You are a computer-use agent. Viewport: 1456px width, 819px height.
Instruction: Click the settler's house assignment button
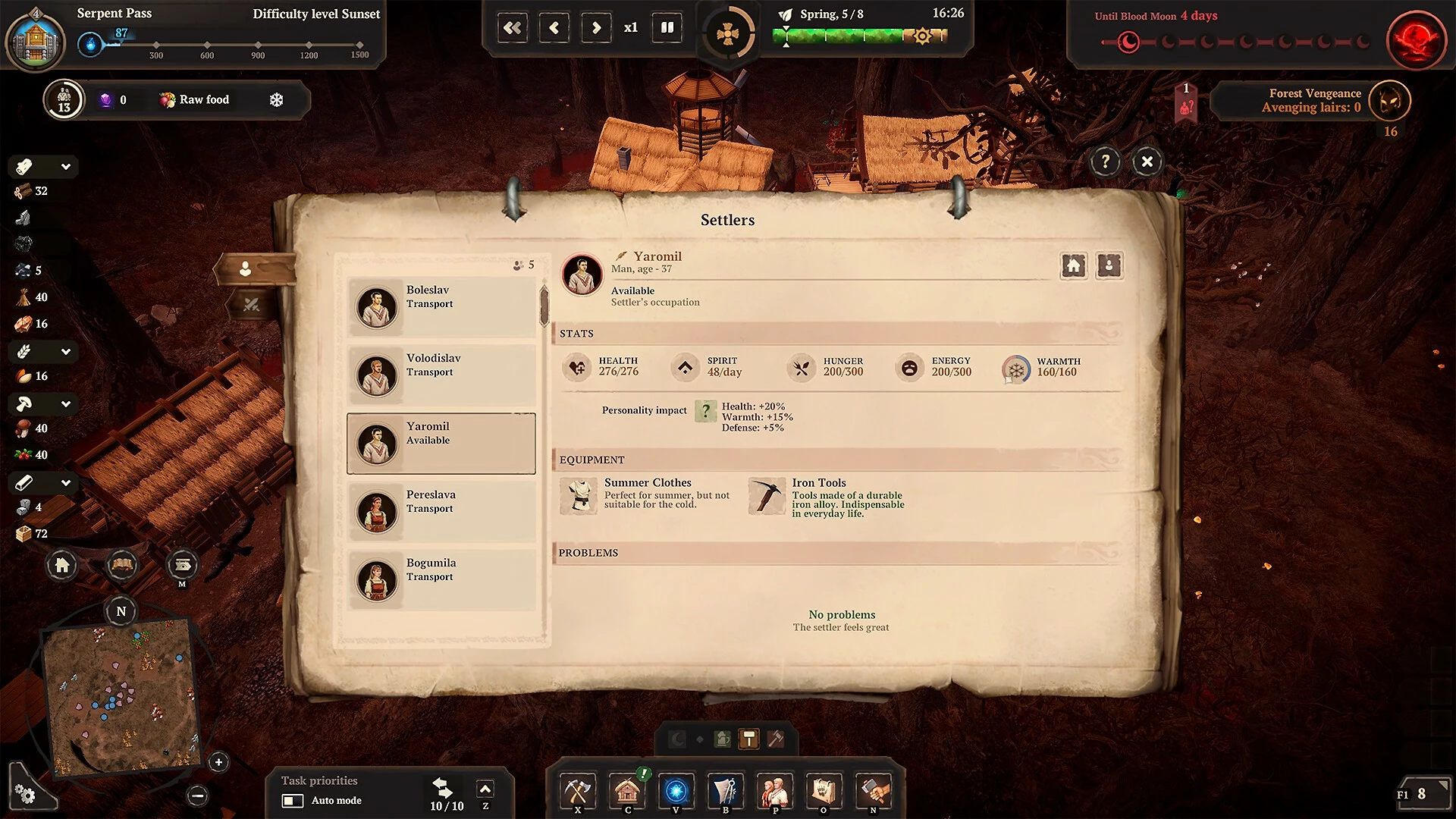1073,265
